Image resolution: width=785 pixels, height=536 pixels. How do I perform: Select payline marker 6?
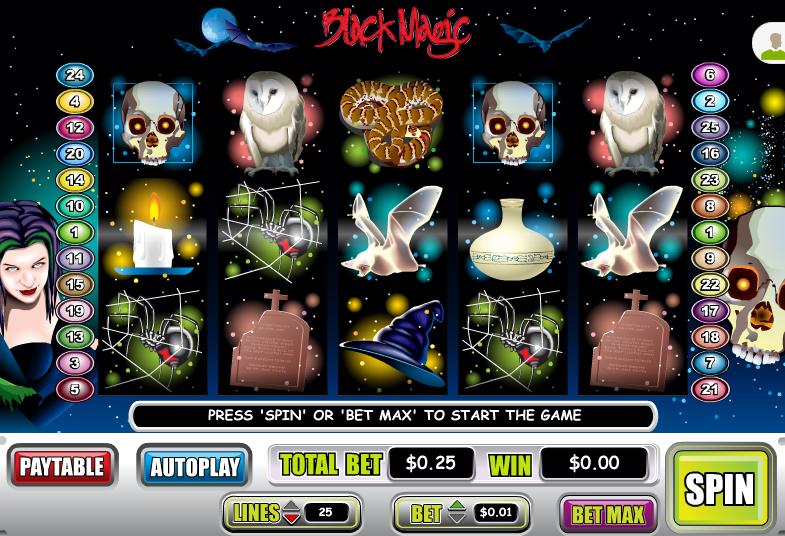point(710,75)
